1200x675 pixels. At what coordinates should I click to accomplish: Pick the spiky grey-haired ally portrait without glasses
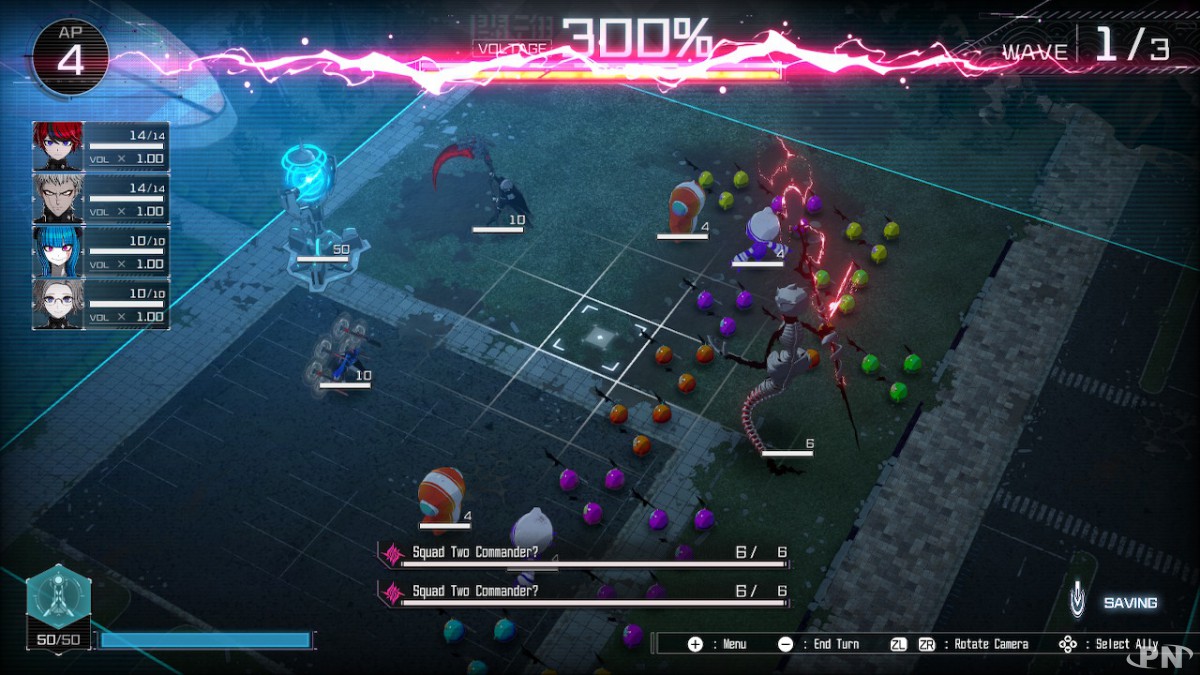[58, 198]
